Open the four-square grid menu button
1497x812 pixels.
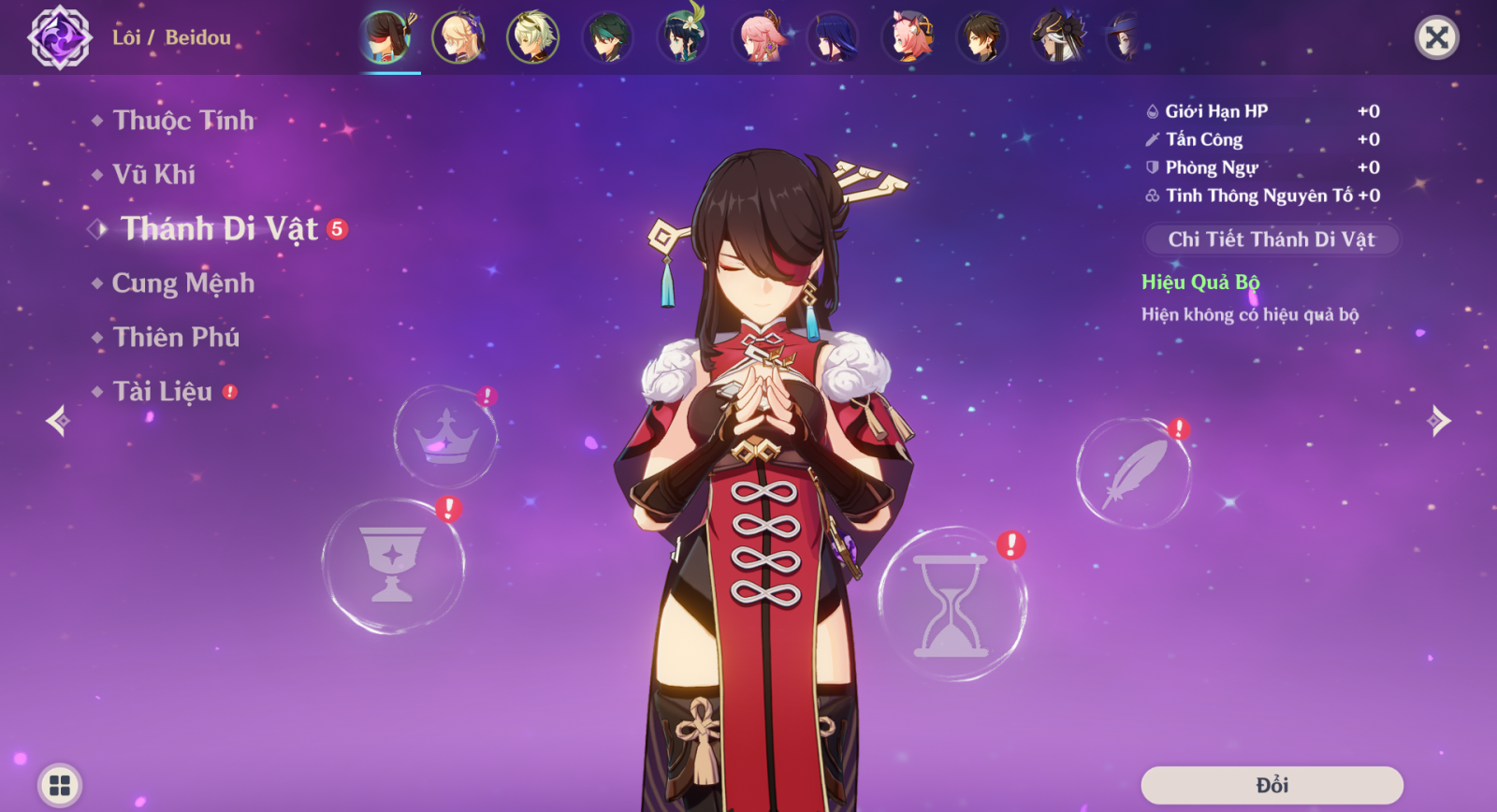[60, 785]
